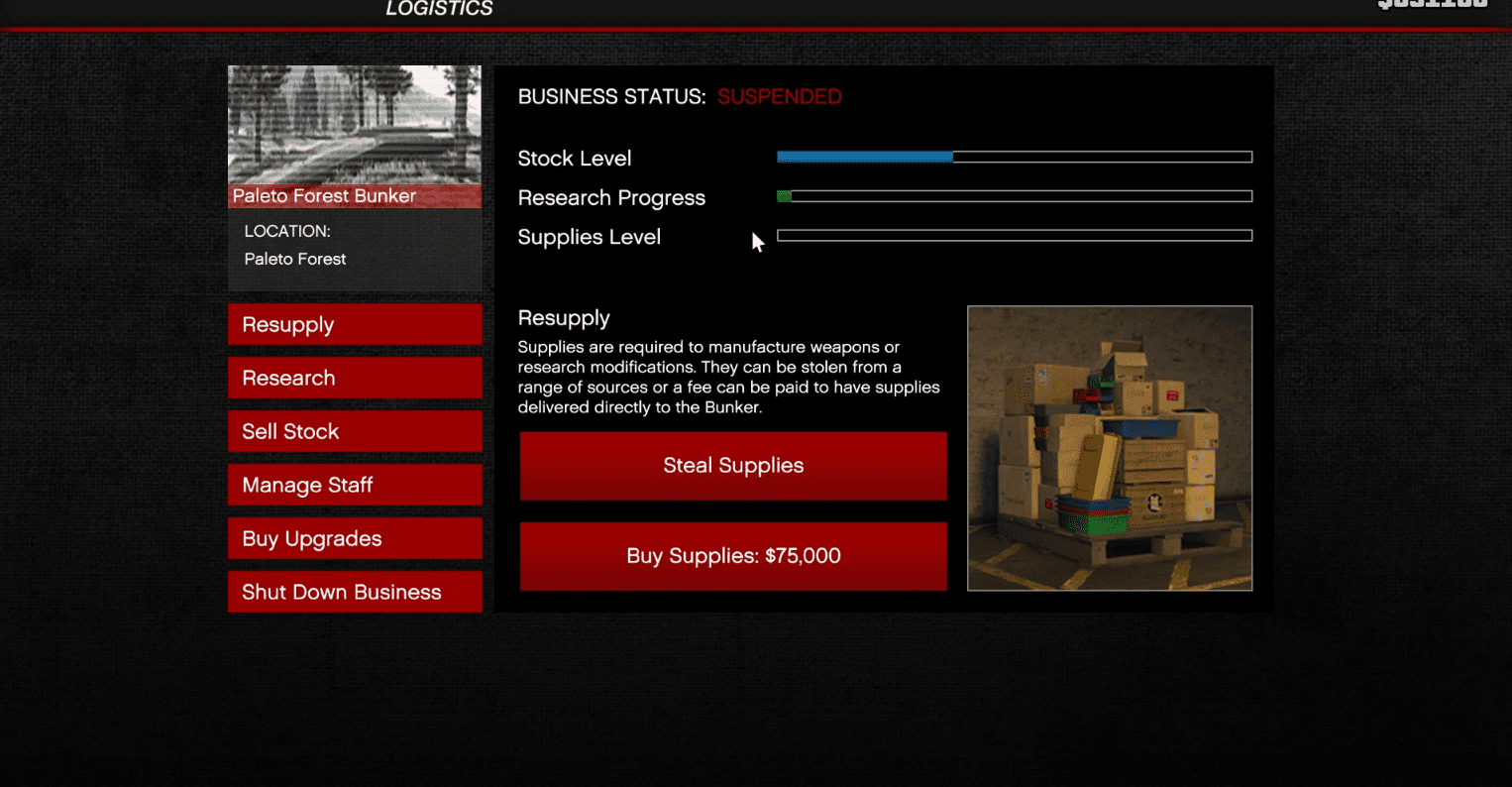Click the bunker preview photo
The height and width of the screenshot is (787, 1512).
point(354,129)
